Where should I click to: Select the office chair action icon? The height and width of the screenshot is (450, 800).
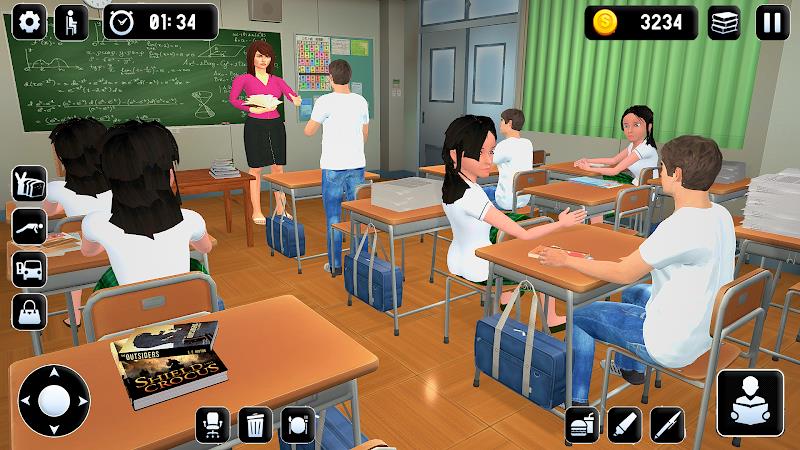point(213,424)
